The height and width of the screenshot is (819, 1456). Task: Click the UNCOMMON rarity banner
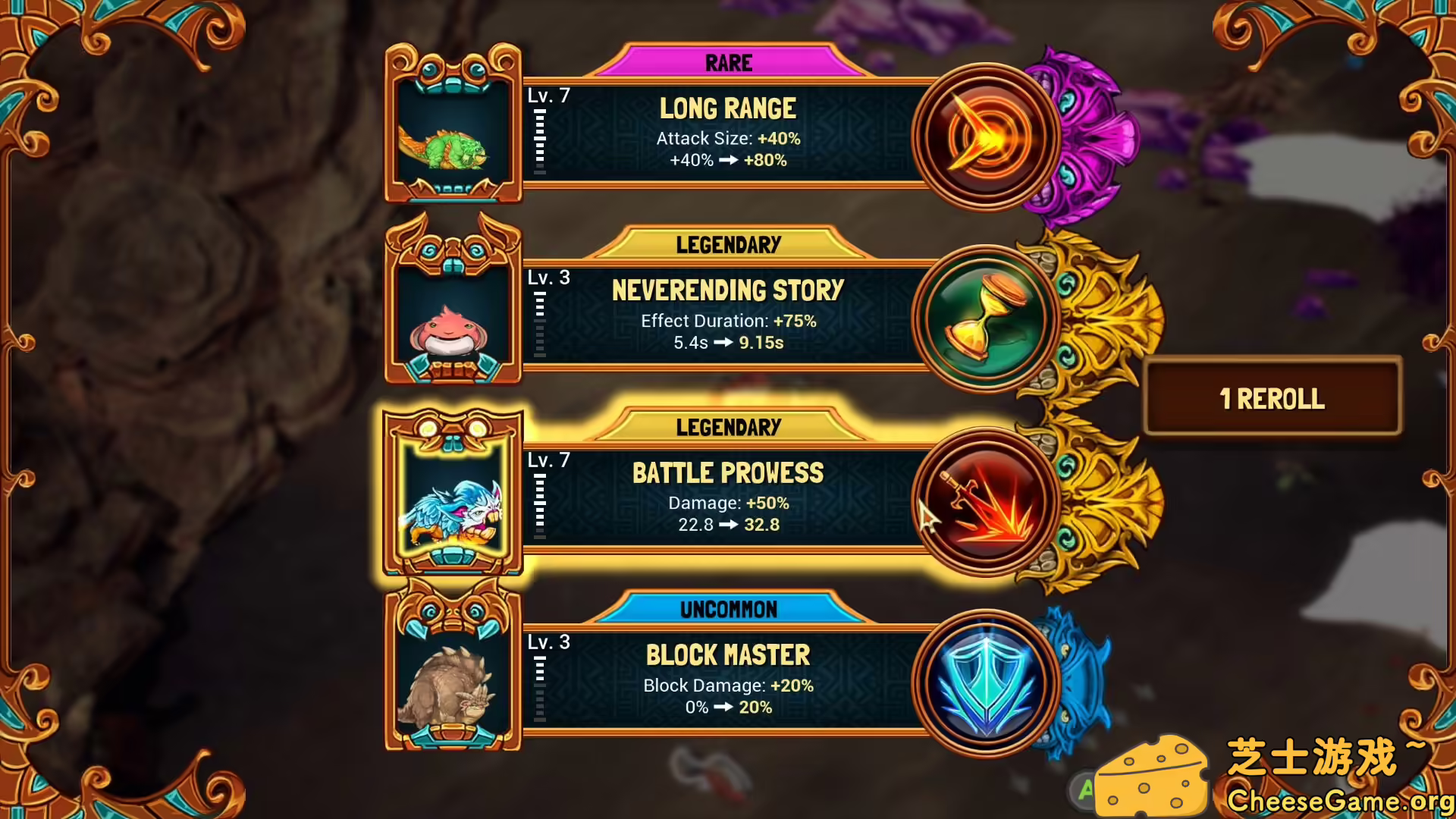coord(726,609)
